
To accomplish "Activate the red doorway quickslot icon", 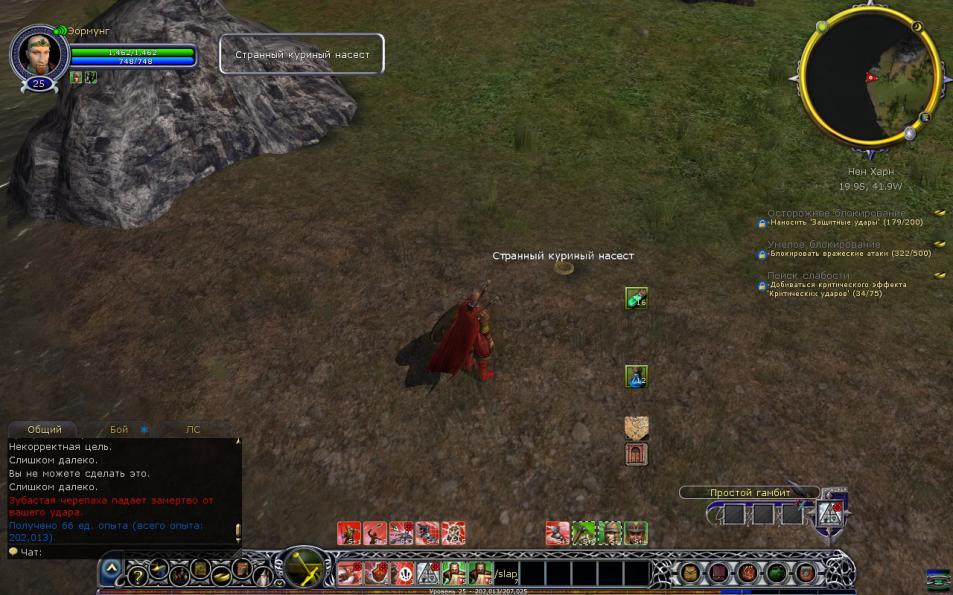I will (636, 454).
